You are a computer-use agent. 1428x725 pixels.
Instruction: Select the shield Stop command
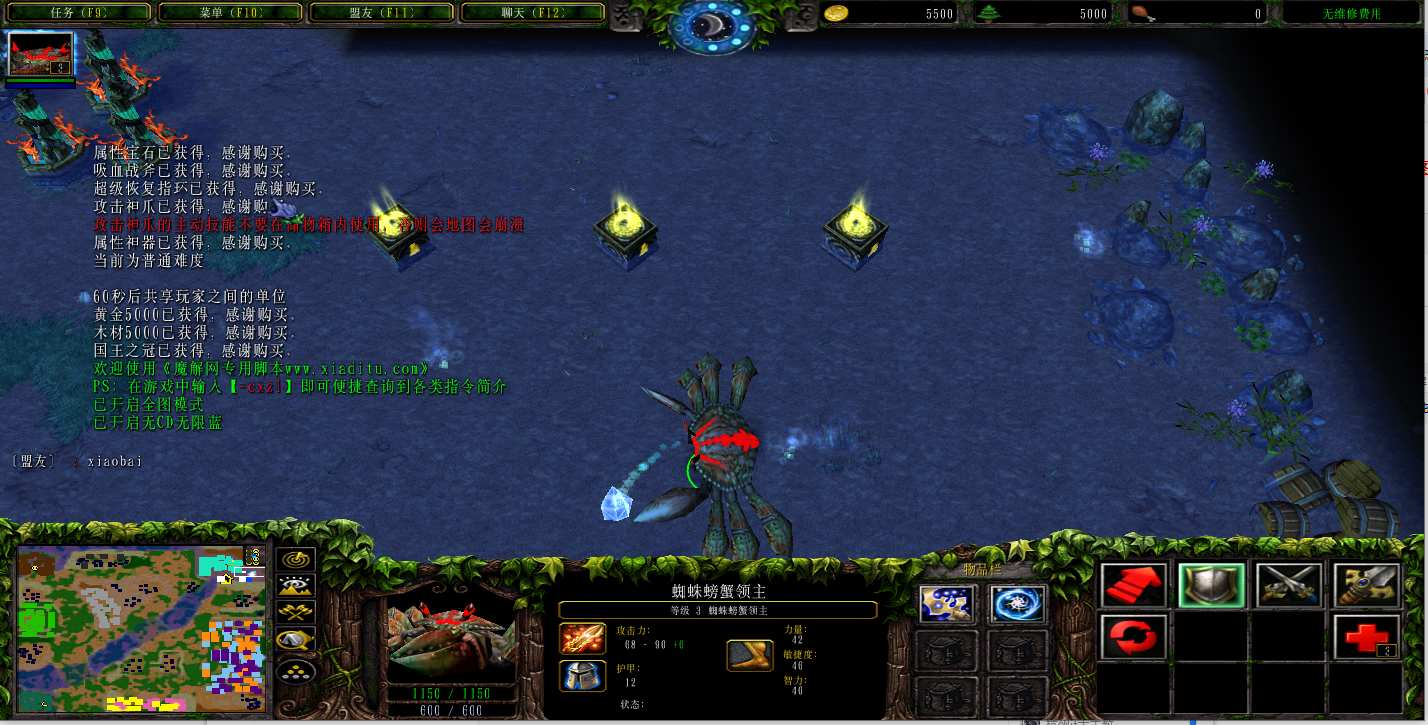[1211, 585]
